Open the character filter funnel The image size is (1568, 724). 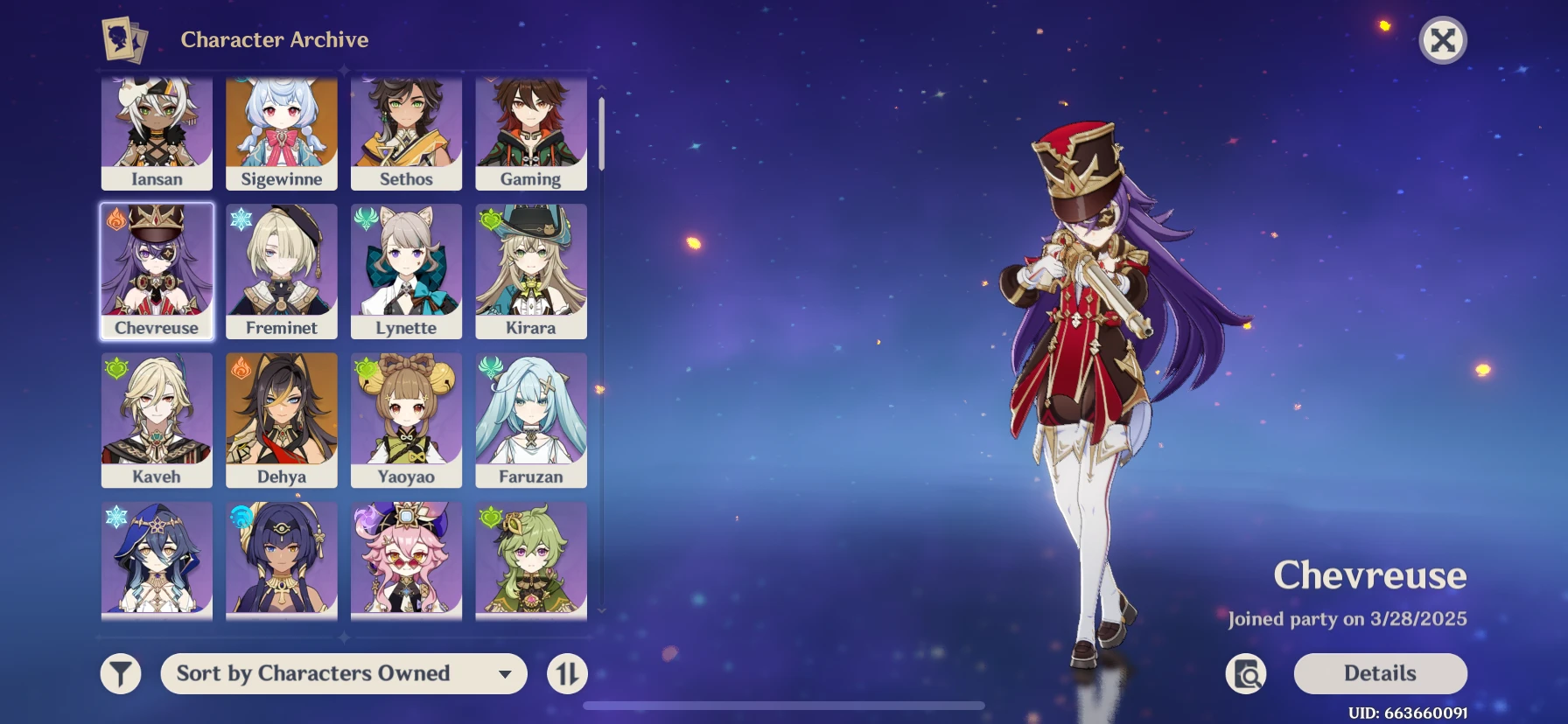[121, 674]
